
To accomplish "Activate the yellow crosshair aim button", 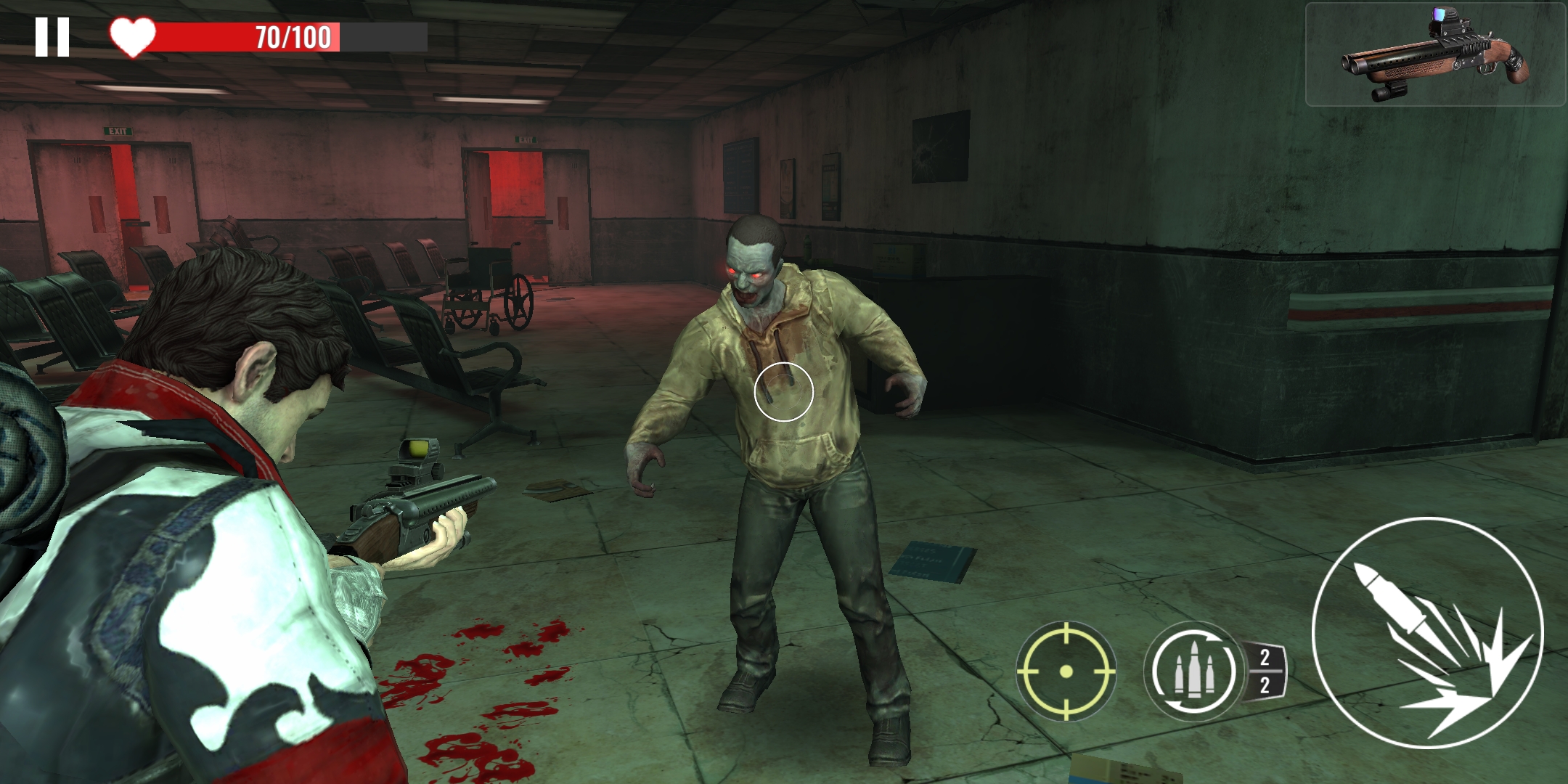I will pos(1066,671).
